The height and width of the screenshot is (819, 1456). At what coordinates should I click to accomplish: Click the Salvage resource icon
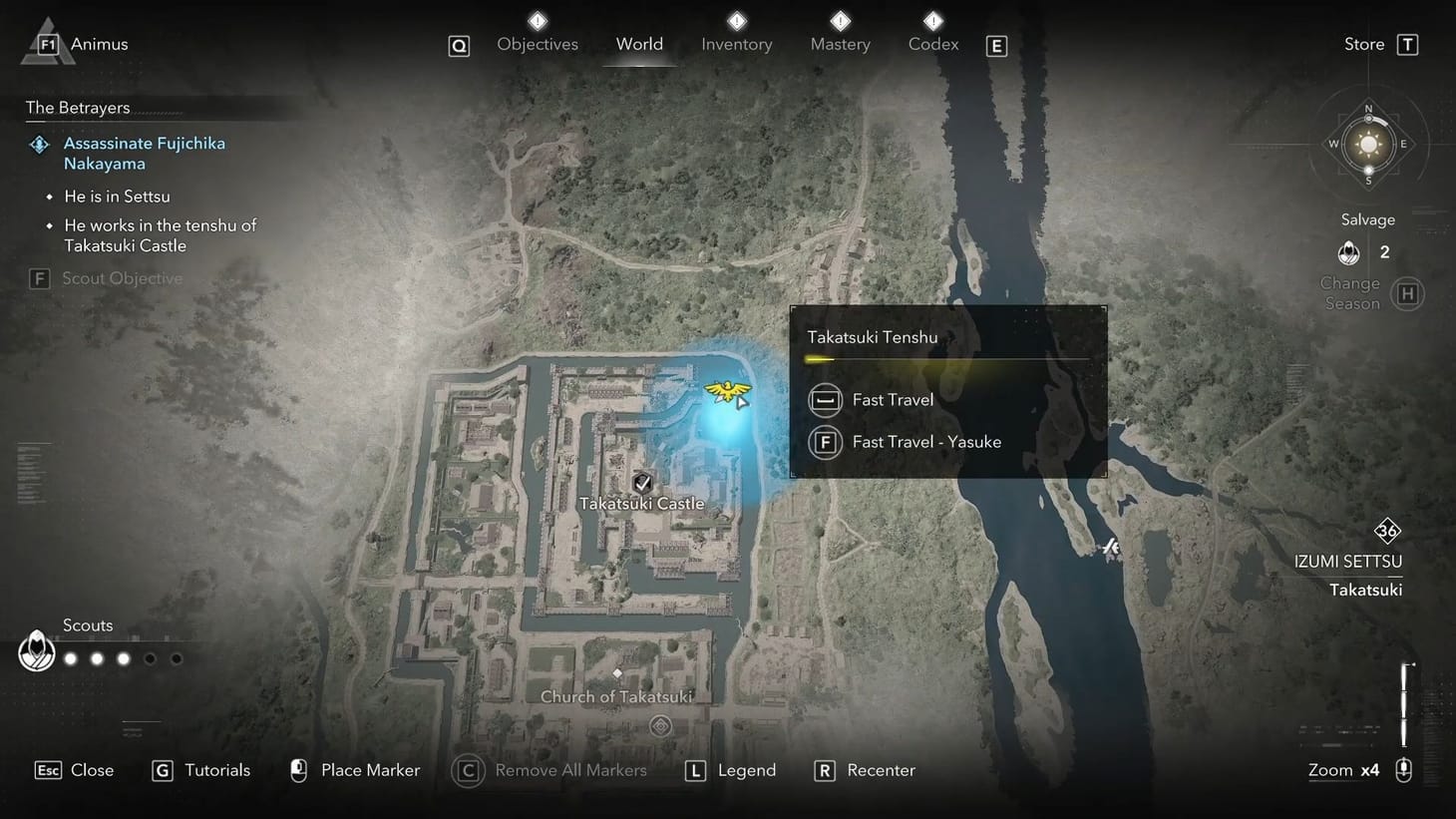tap(1348, 252)
